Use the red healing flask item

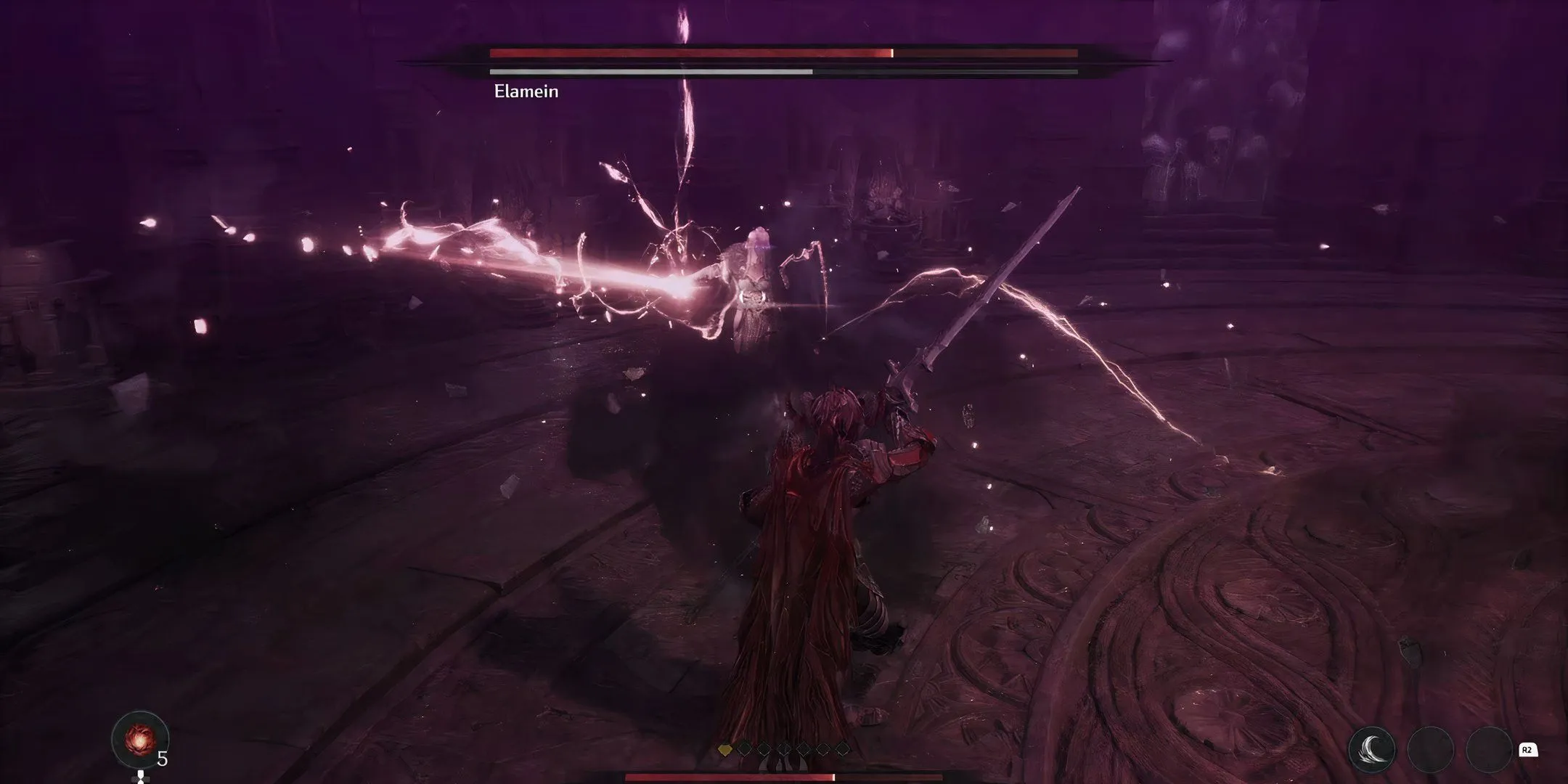(139, 739)
